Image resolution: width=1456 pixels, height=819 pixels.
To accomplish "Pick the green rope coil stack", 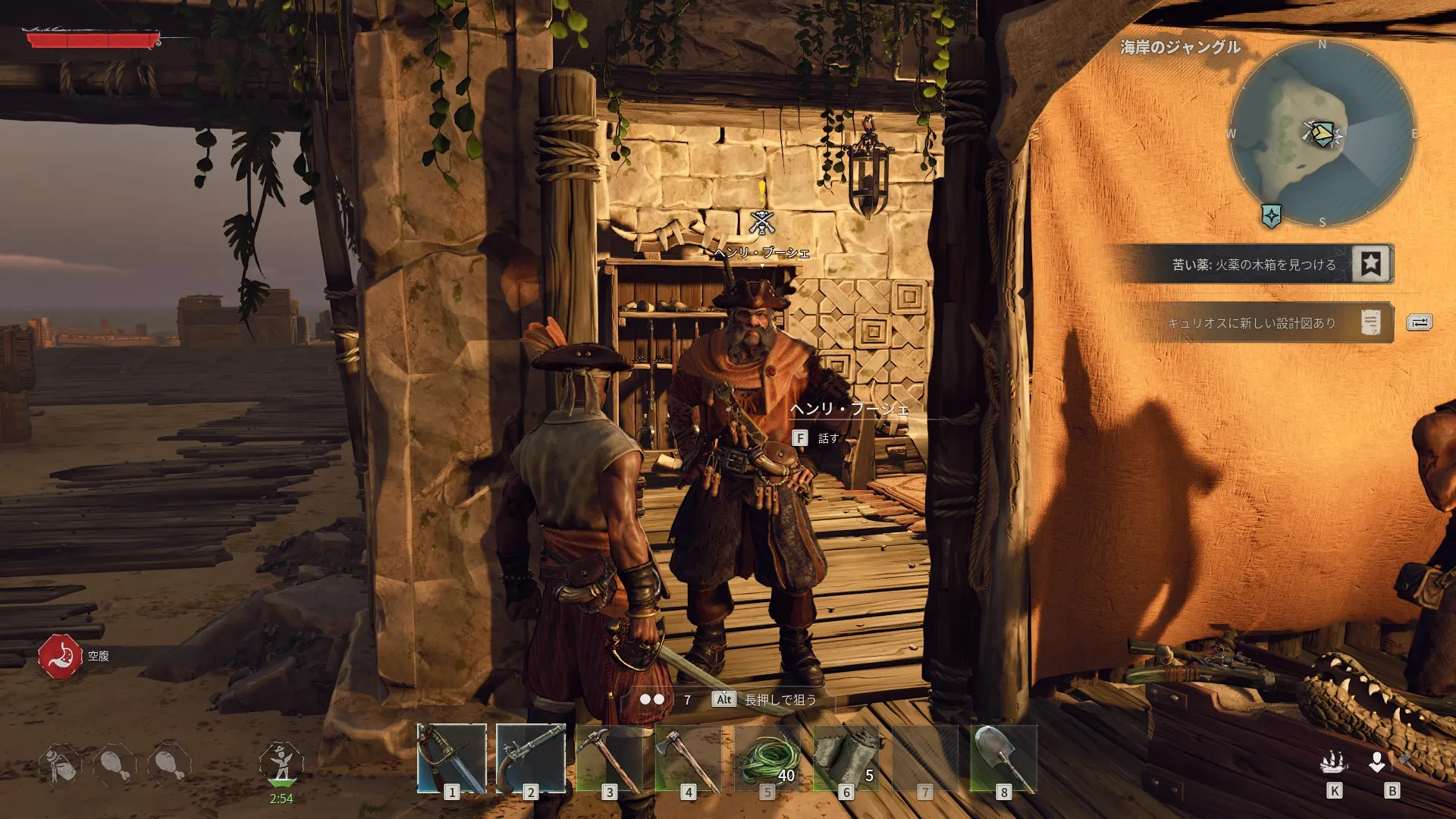I will click(x=767, y=758).
